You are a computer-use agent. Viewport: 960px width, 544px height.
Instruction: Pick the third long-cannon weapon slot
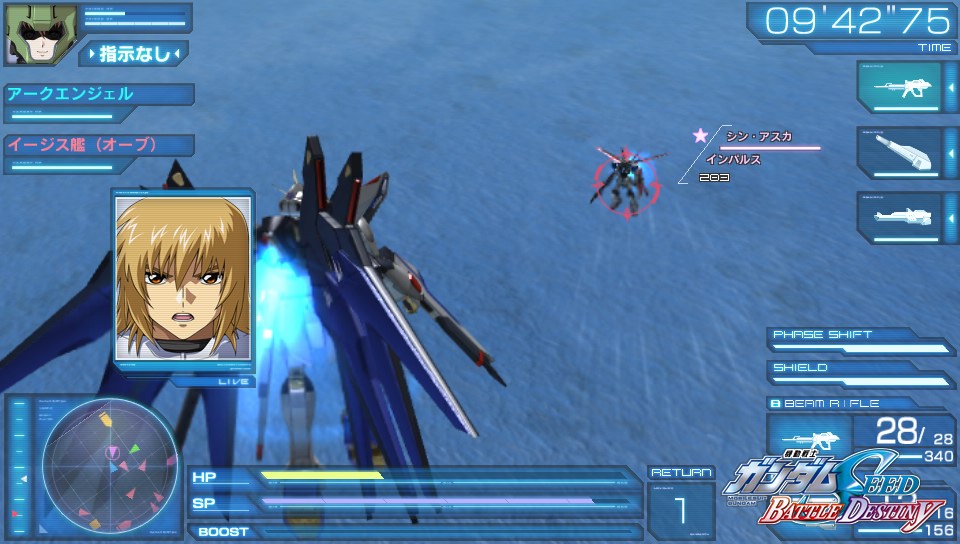pos(899,217)
